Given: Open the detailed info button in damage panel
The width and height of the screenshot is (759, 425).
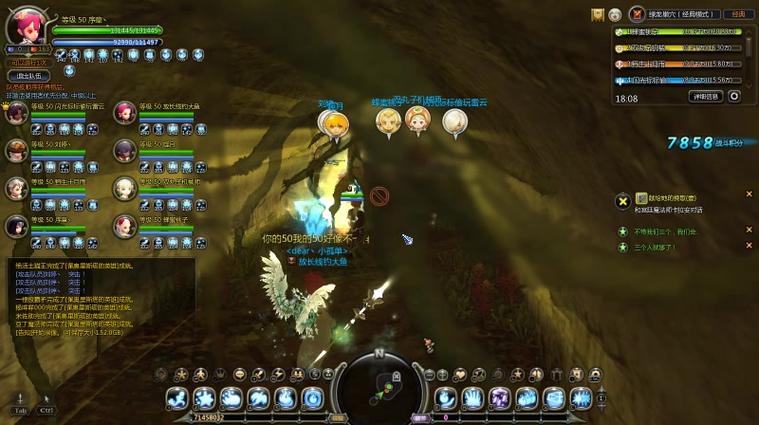Looking at the screenshot, I should pyautogui.click(x=705, y=97).
